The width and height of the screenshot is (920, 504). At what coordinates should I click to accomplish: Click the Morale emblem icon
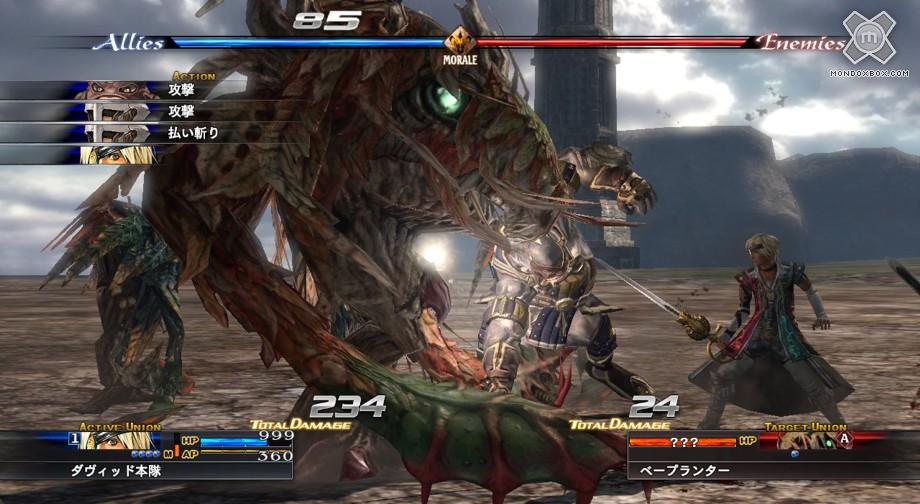(460, 42)
